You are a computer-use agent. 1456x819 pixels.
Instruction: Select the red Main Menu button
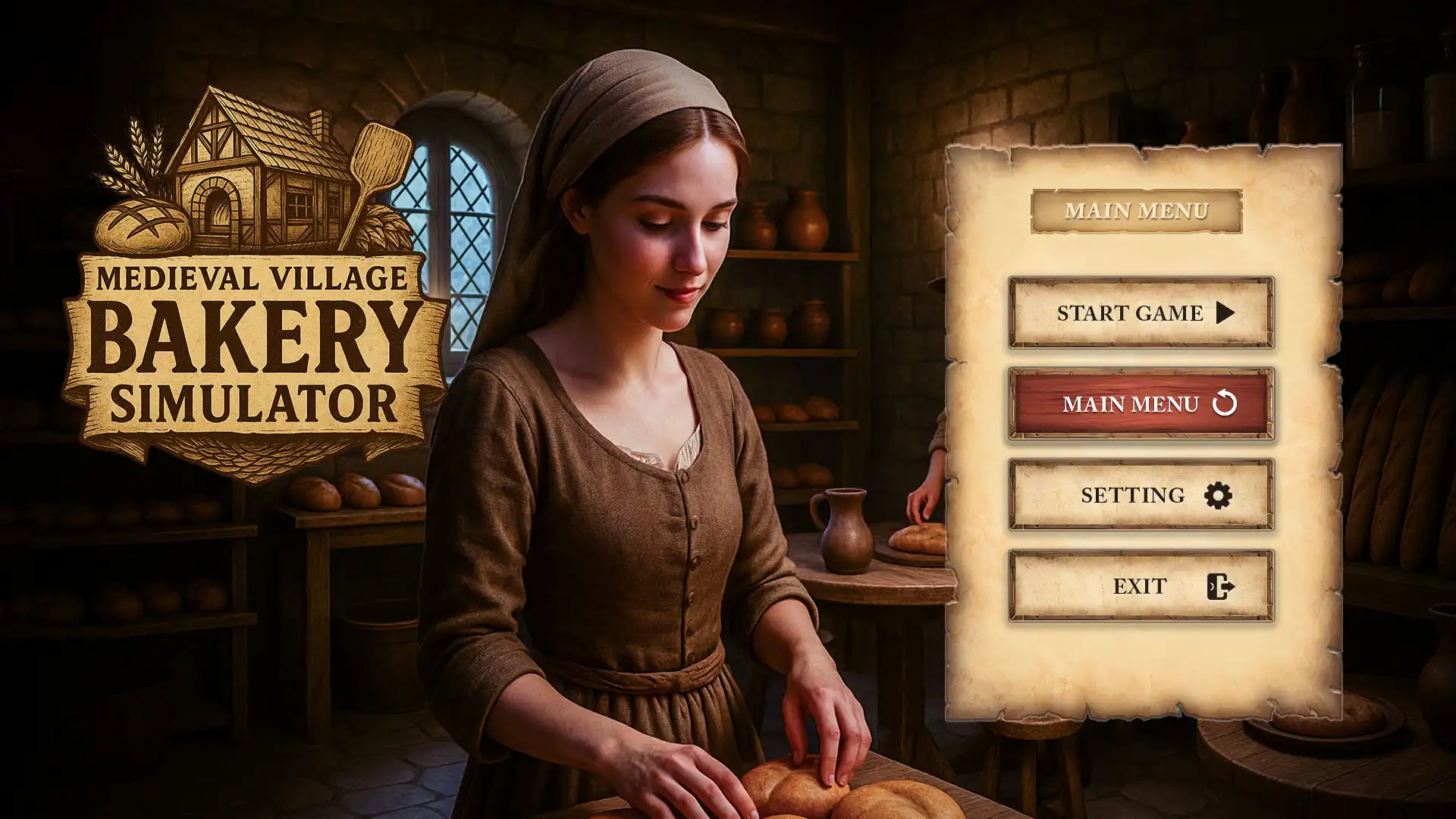coord(1141,403)
